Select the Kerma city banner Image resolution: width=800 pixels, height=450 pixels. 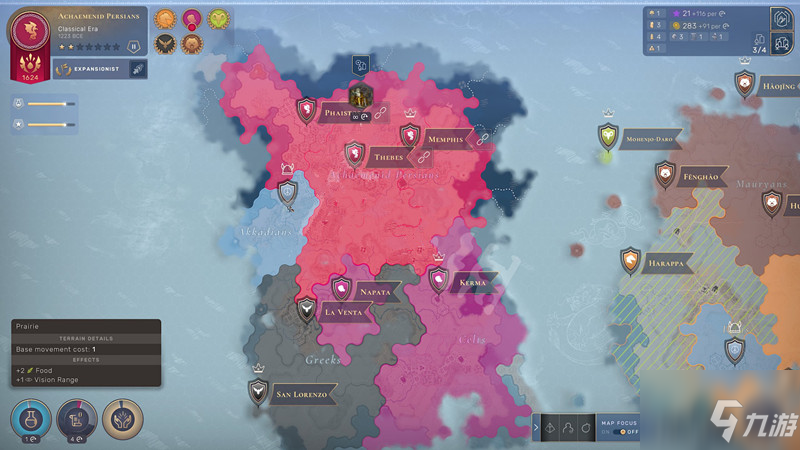[471, 282]
